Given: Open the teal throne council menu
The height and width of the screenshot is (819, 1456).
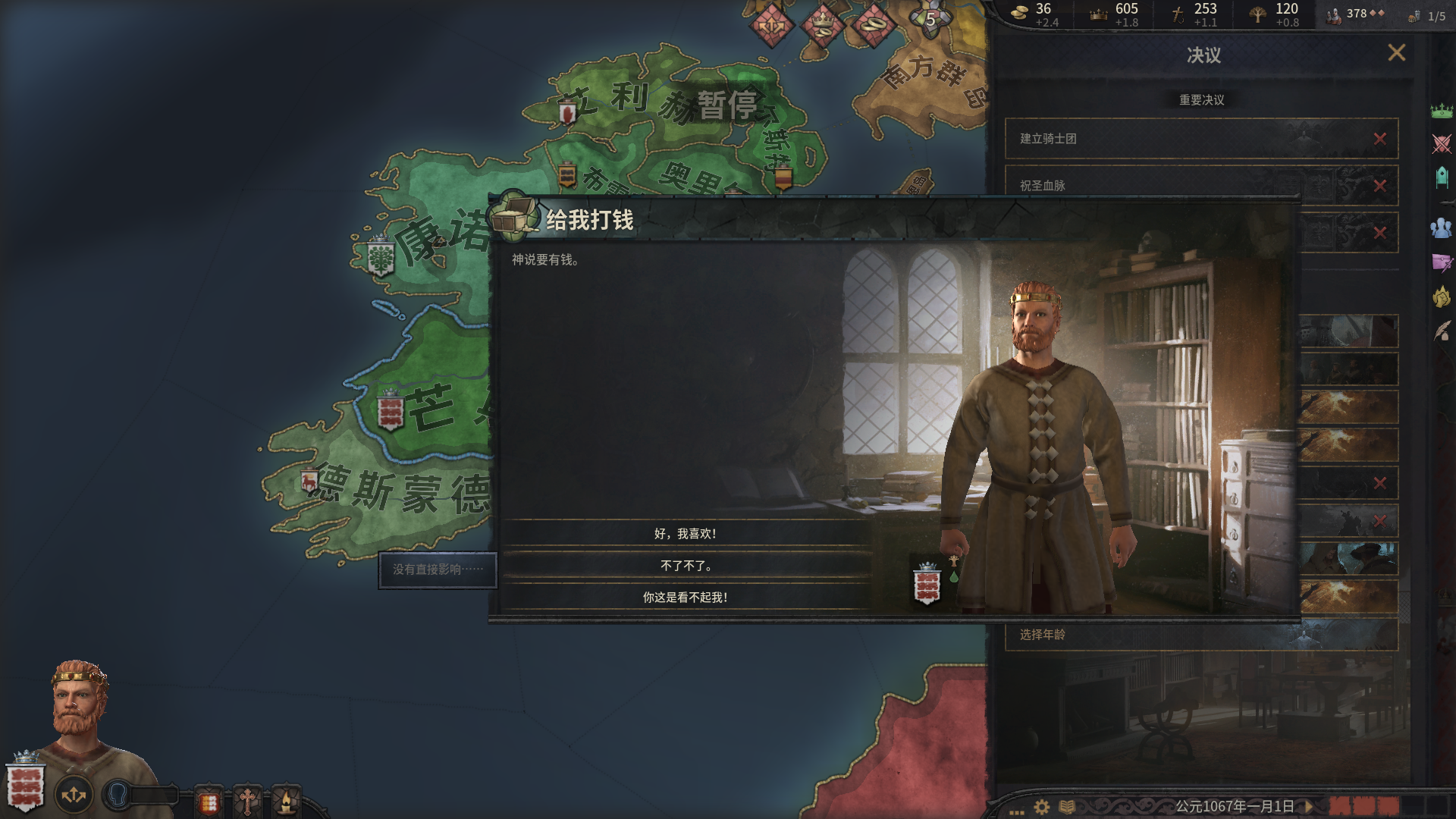Looking at the screenshot, I should (1441, 177).
